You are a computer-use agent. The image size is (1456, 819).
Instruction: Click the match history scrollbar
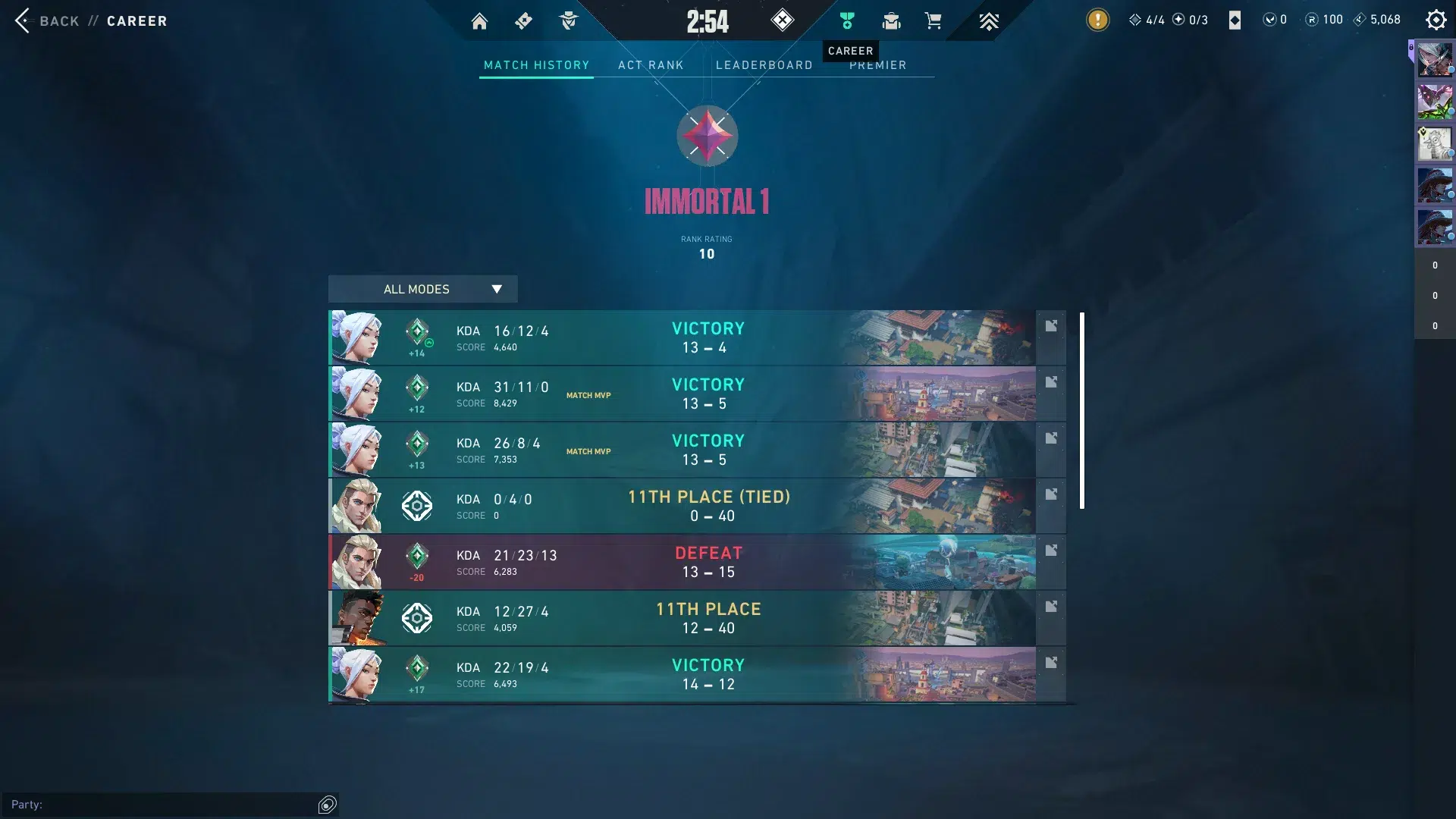pos(1082,409)
